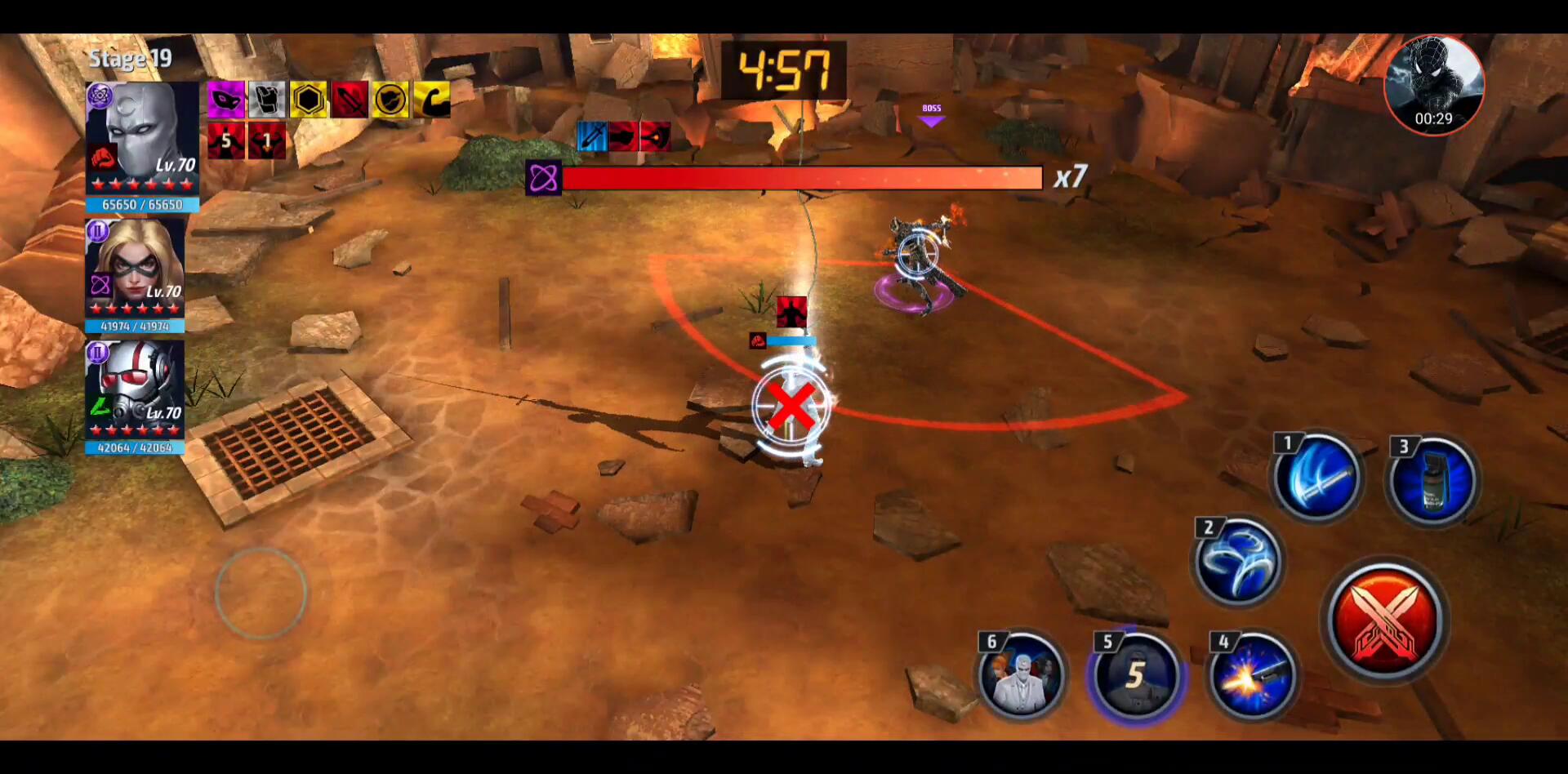Switch to the Ant-Man teammate portrait
This screenshot has height=774, width=1568.
tap(136, 390)
